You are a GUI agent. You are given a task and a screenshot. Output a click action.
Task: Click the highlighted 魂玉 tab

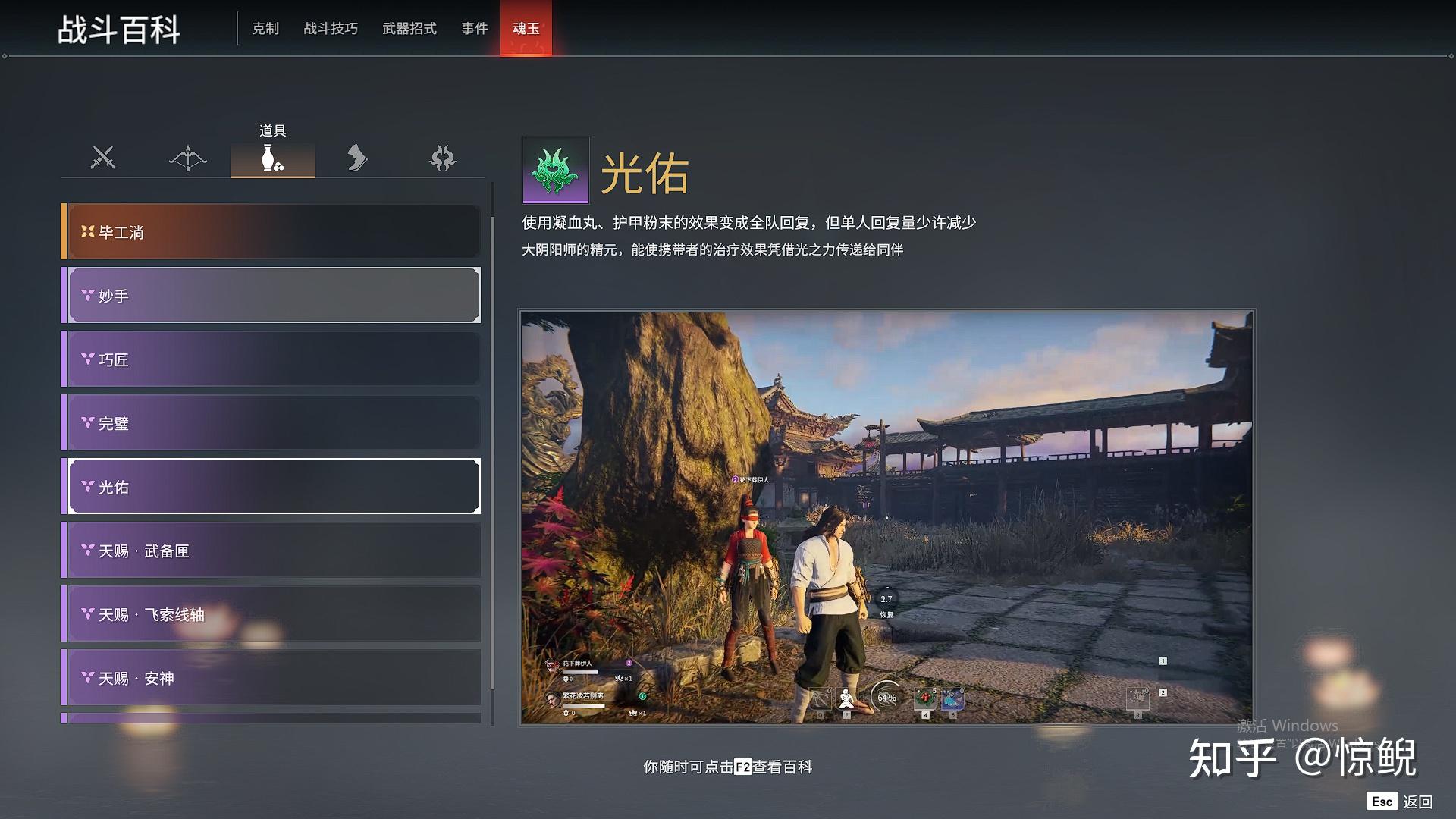(x=526, y=29)
